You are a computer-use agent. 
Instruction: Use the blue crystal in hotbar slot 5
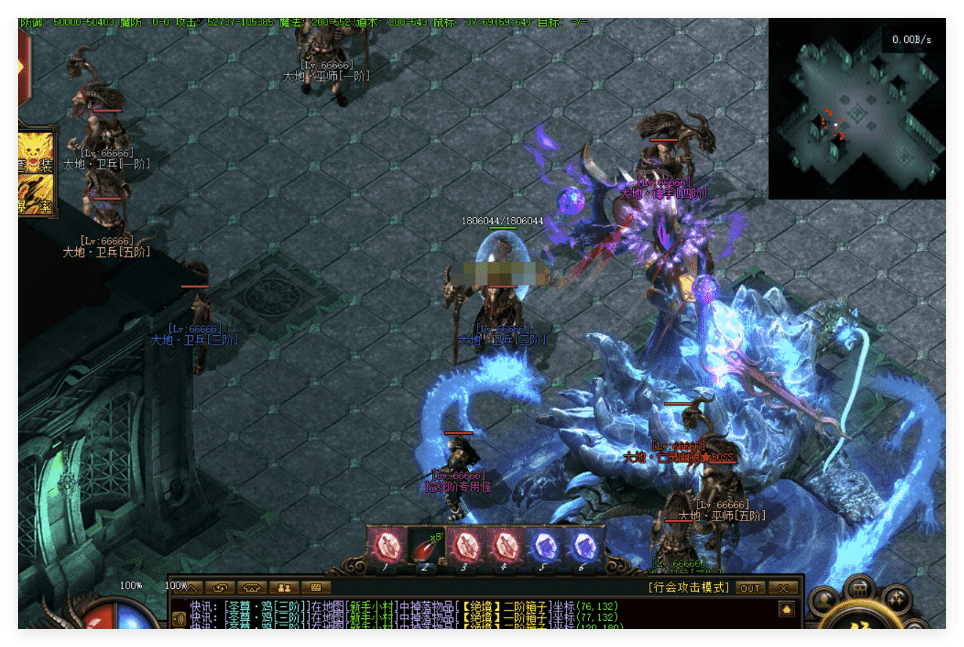click(x=543, y=546)
